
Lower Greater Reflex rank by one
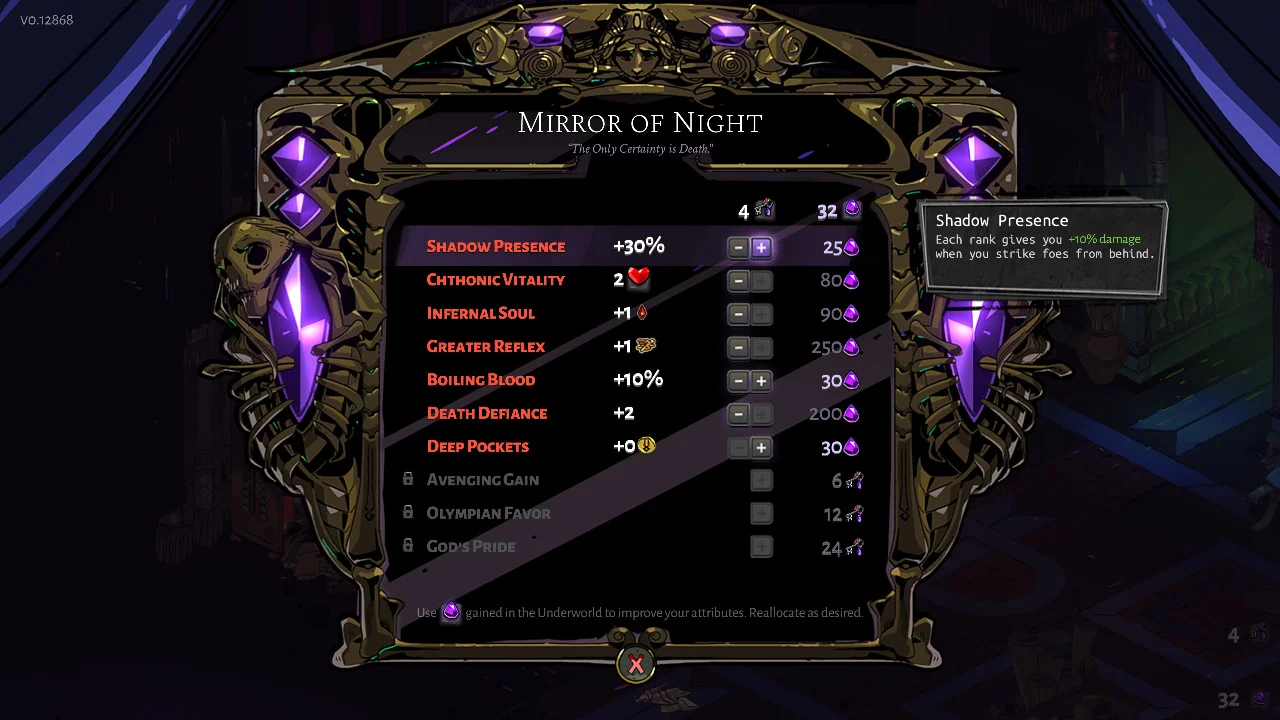738,348
